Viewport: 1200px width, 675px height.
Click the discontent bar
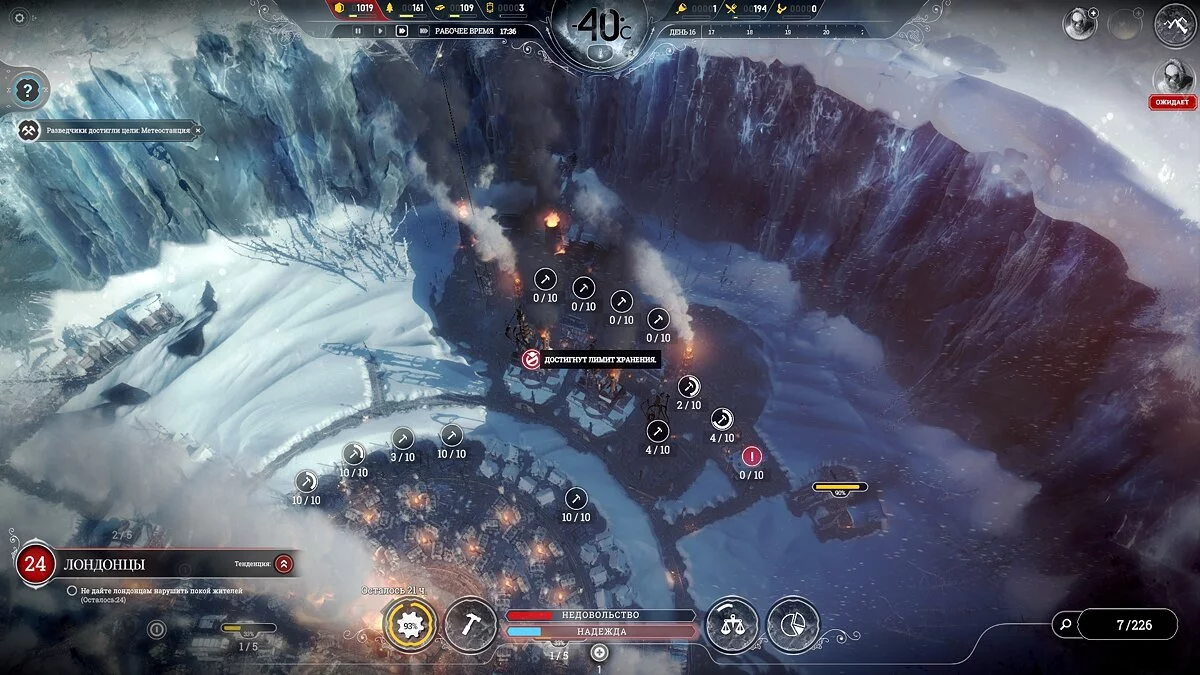(600, 615)
